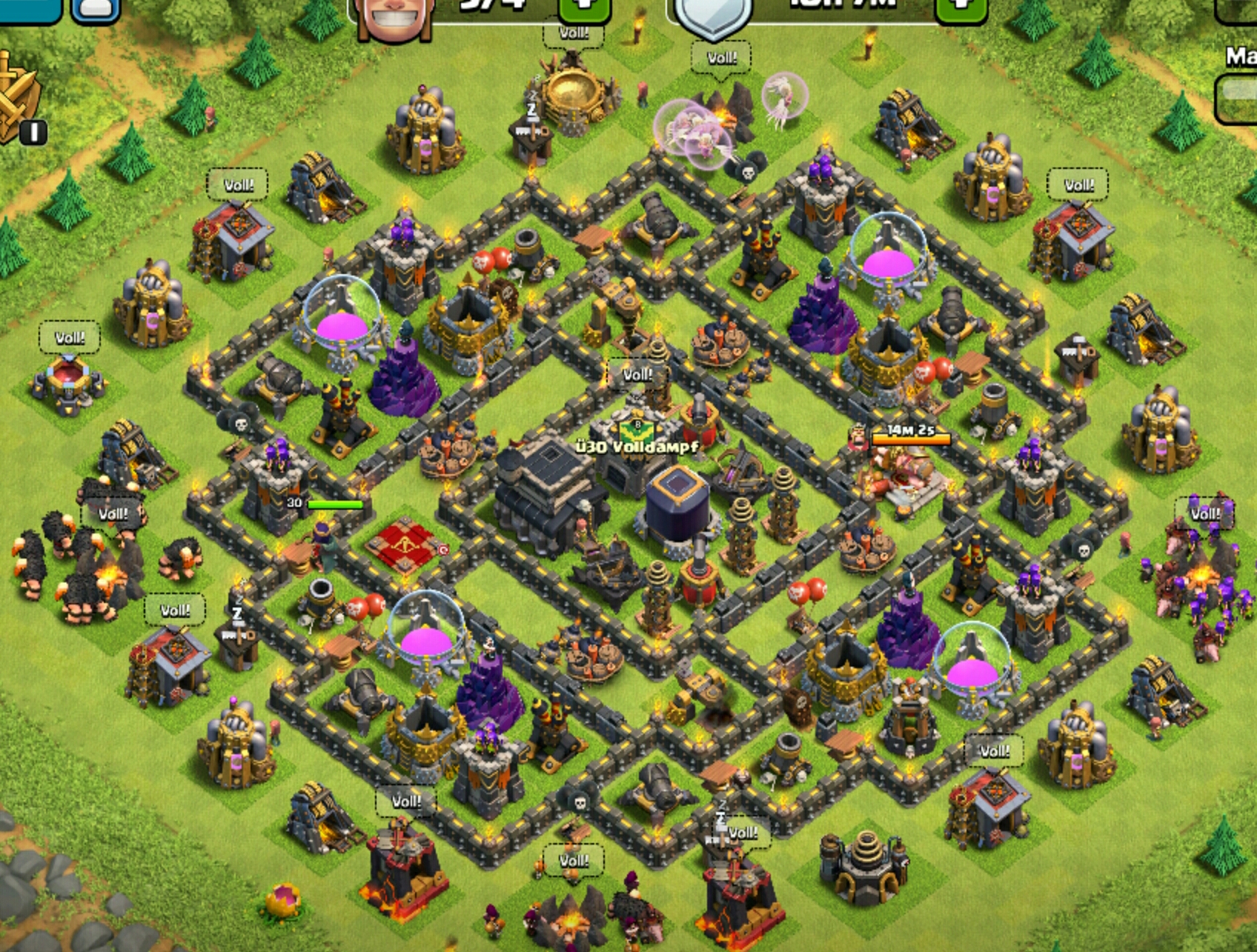1257x952 pixels.
Task: Select the silver shield icon
Action: click(x=712, y=16)
